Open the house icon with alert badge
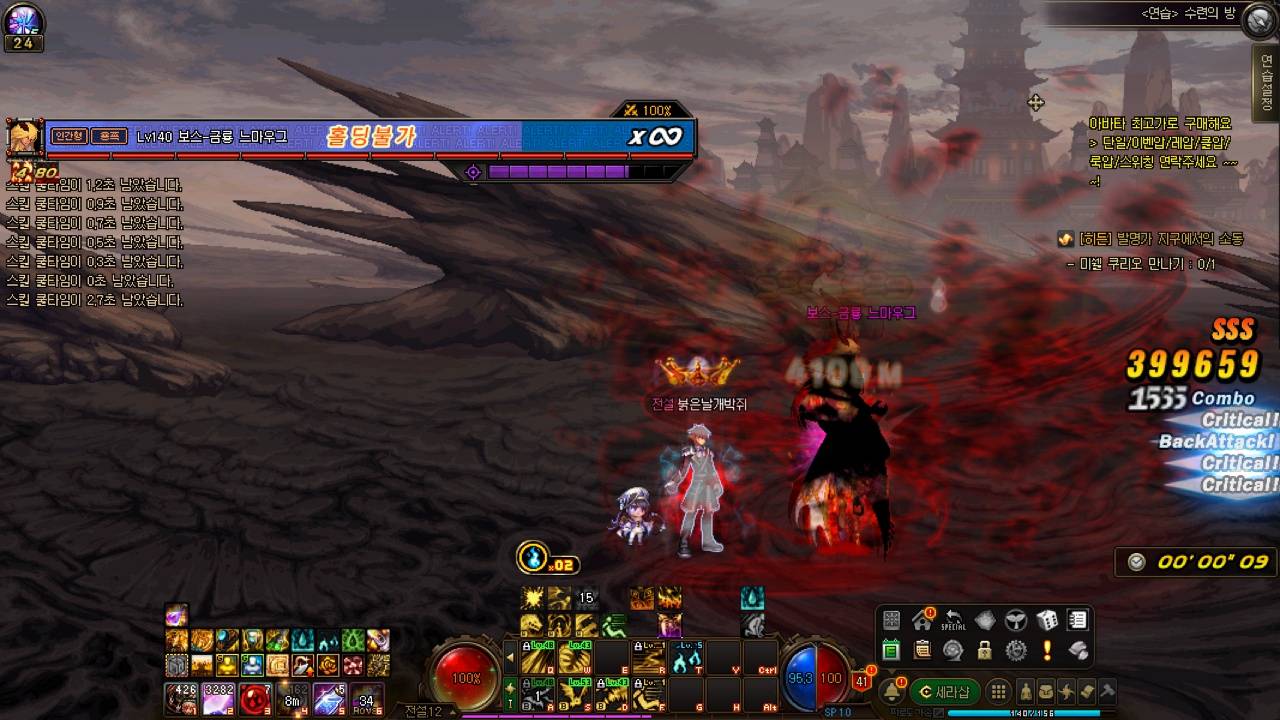1280x720 pixels. 922,620
